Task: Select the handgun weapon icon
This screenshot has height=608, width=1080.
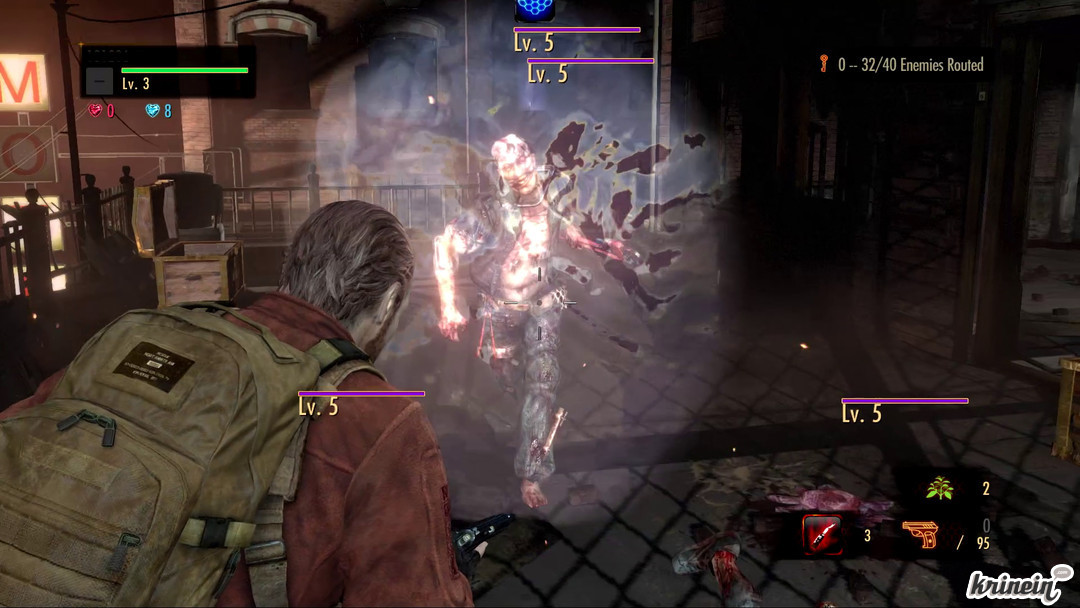Action: [x=920, y=534]
